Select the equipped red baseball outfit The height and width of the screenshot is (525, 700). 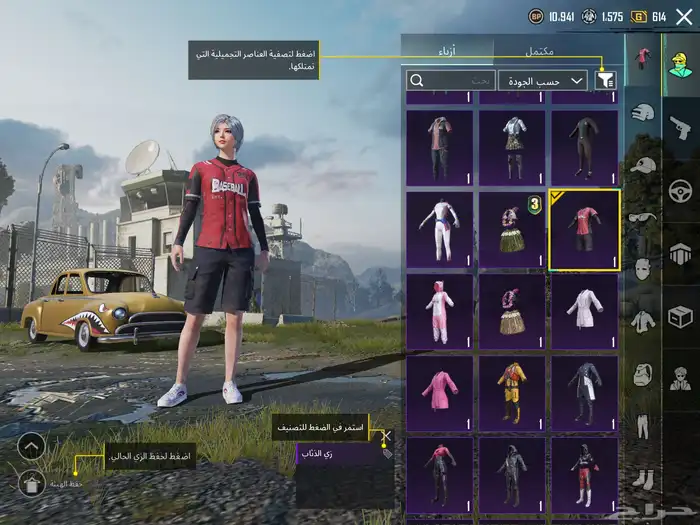(584, 230)
